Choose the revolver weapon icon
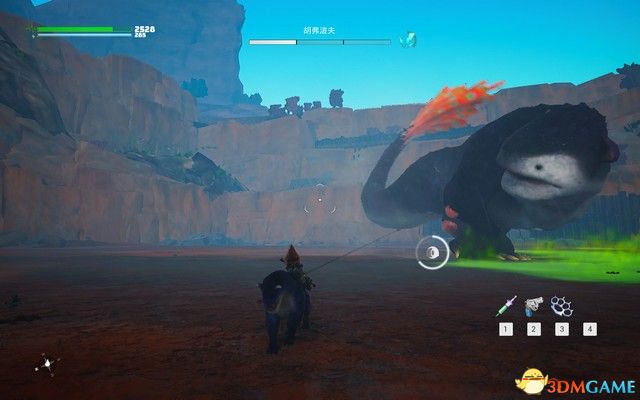The image size is (640, 400). pyautogui.click(x=534, y=304)
